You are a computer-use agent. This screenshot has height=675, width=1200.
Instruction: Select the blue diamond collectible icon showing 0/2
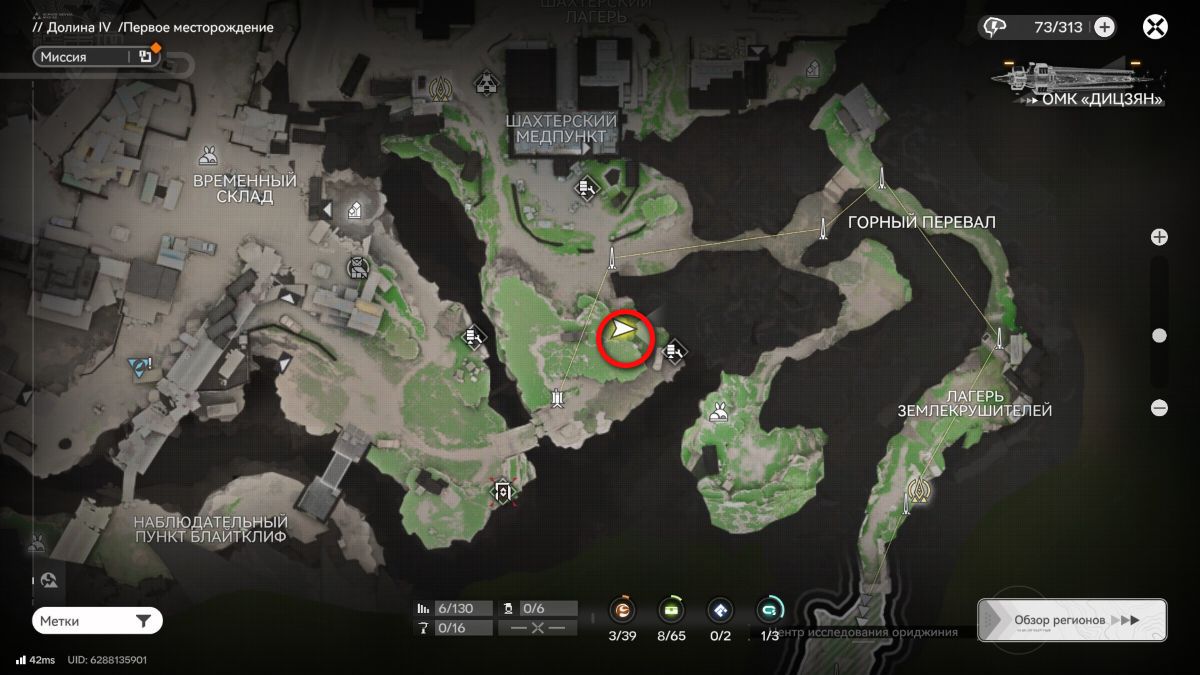coord(719,610)
